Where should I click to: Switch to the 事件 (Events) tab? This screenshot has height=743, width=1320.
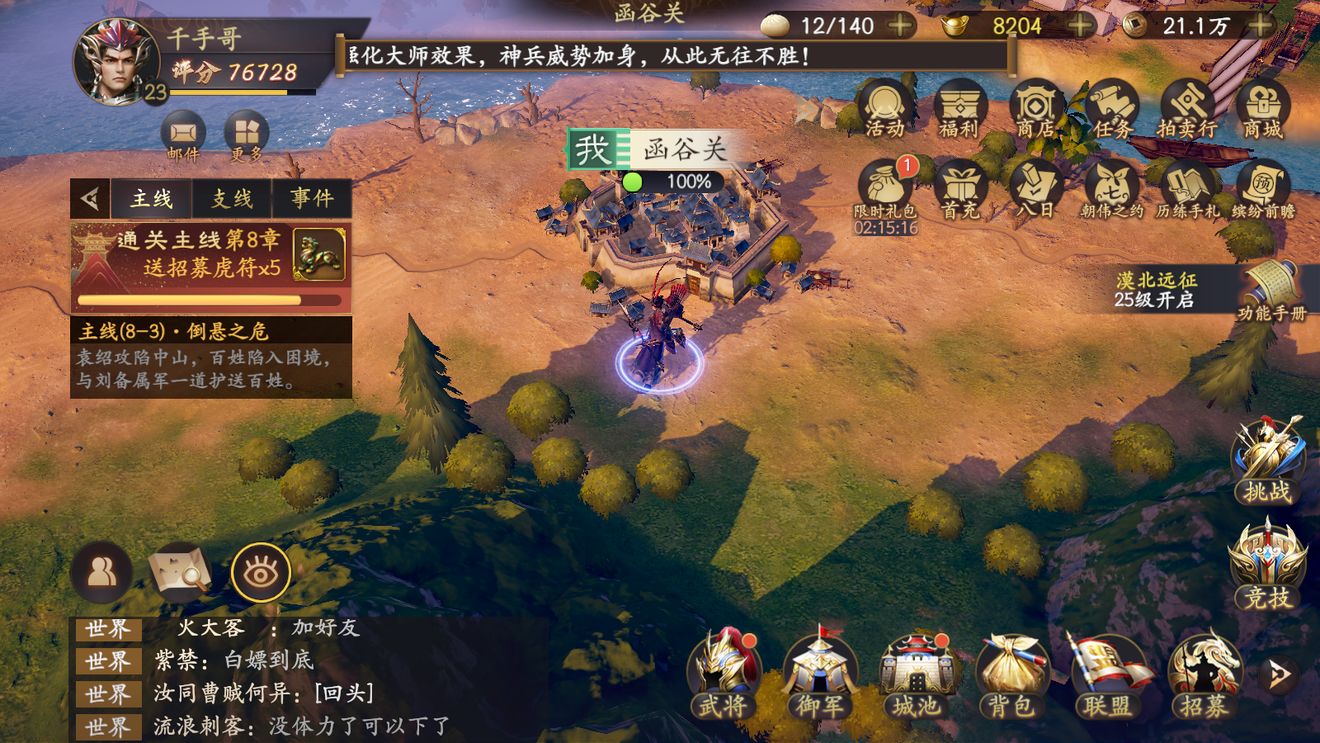(311, 199)
